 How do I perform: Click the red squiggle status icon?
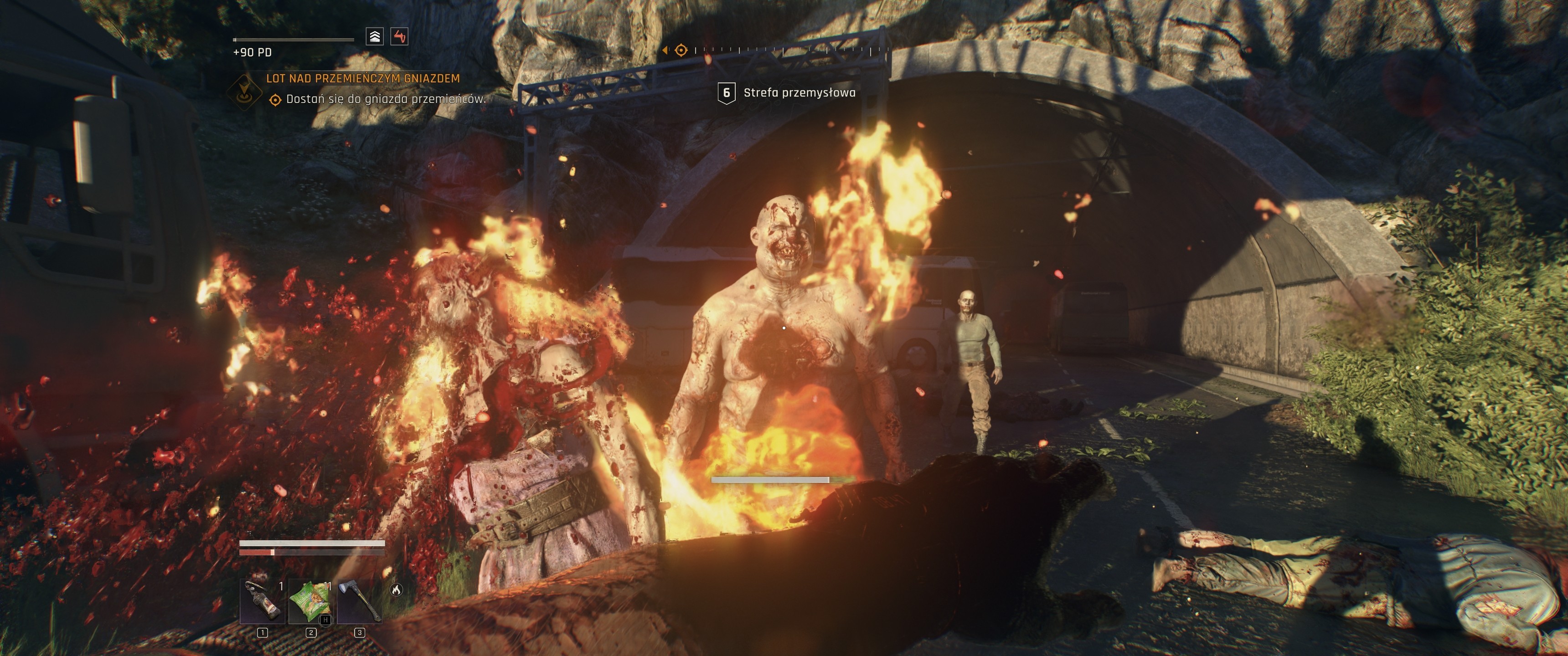[399, 36]
